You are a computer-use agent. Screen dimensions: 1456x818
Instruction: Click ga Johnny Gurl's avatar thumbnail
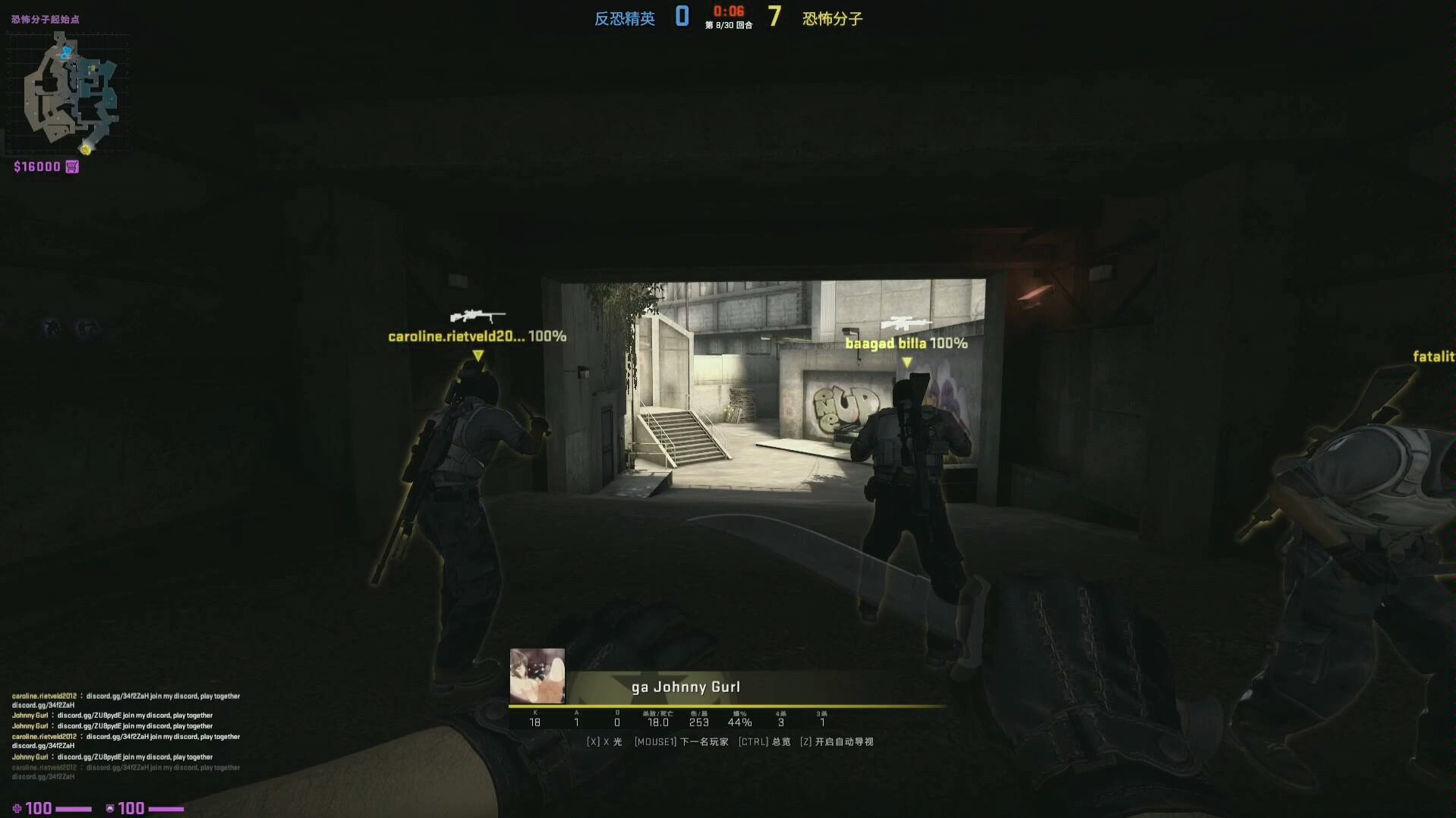tap(537, 675)
